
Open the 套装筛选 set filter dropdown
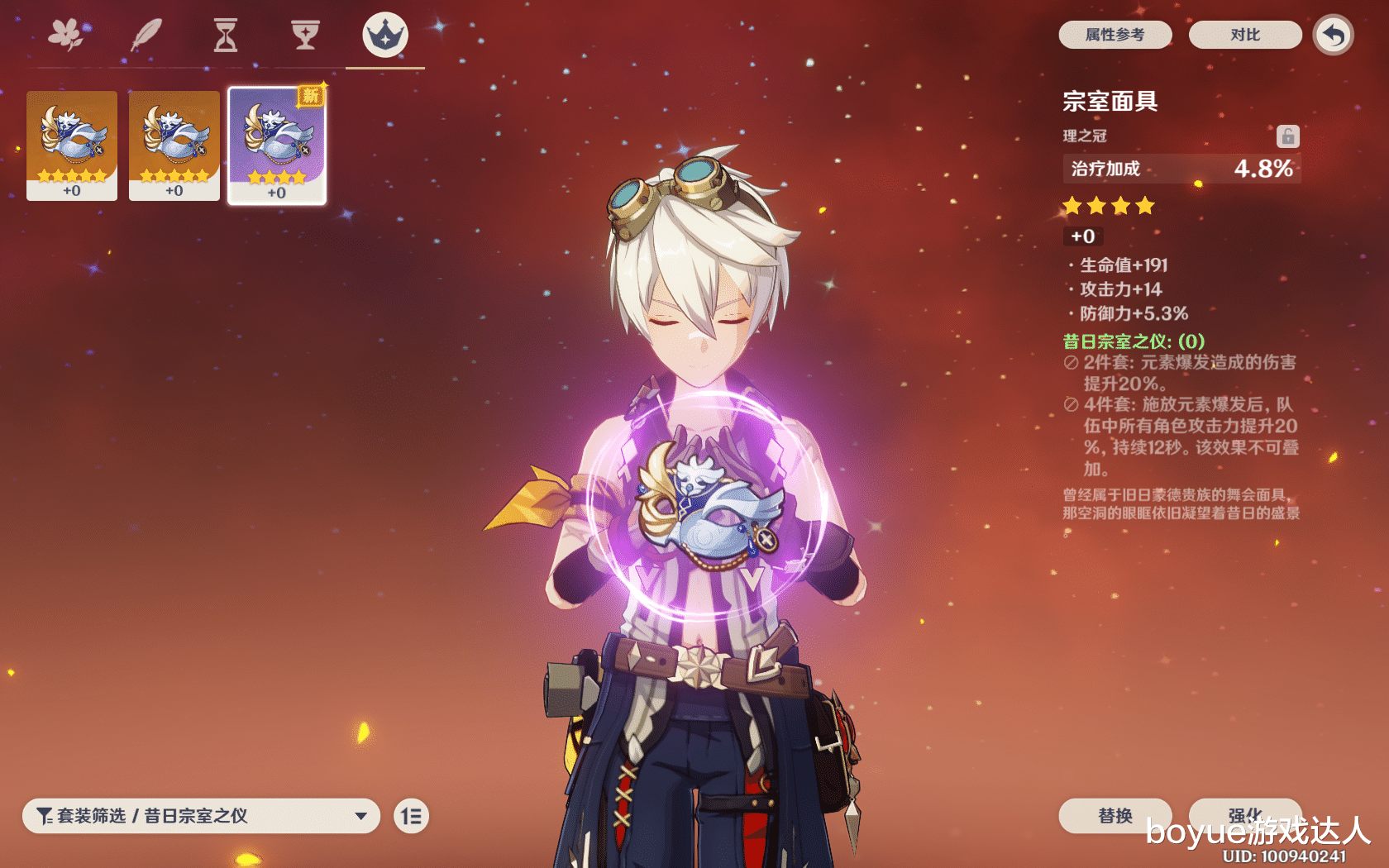[x=201, y=816]
